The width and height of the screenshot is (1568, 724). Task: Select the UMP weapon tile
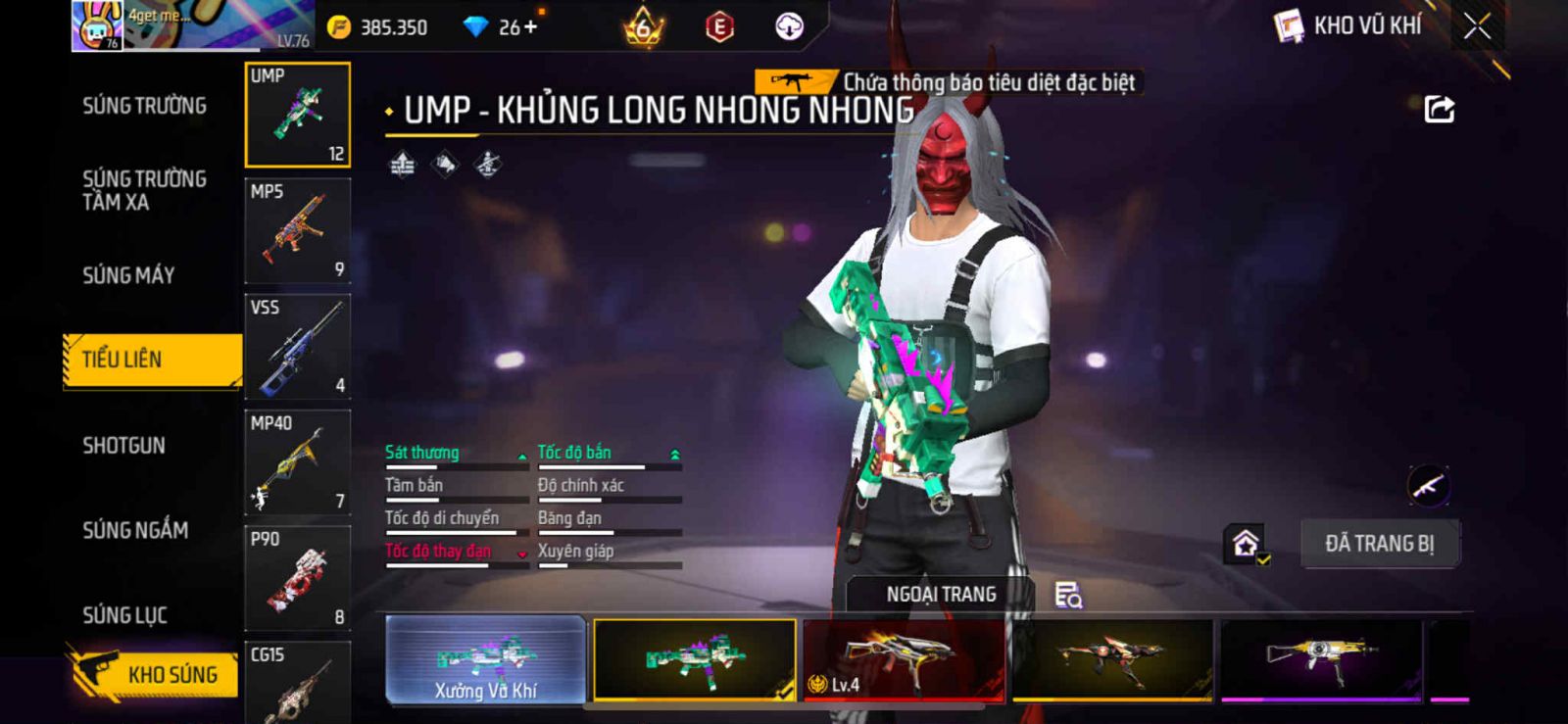tap(297, 115)
